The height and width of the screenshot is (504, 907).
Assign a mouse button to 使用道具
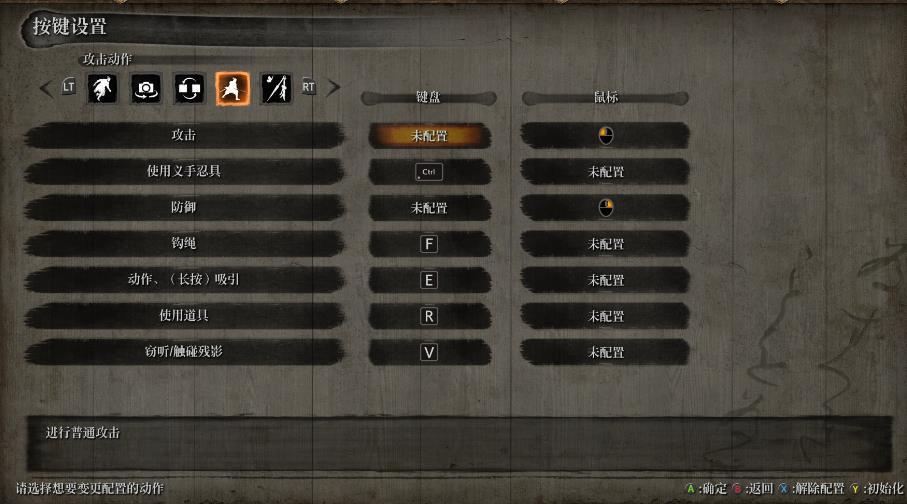(x=605, y=316)
